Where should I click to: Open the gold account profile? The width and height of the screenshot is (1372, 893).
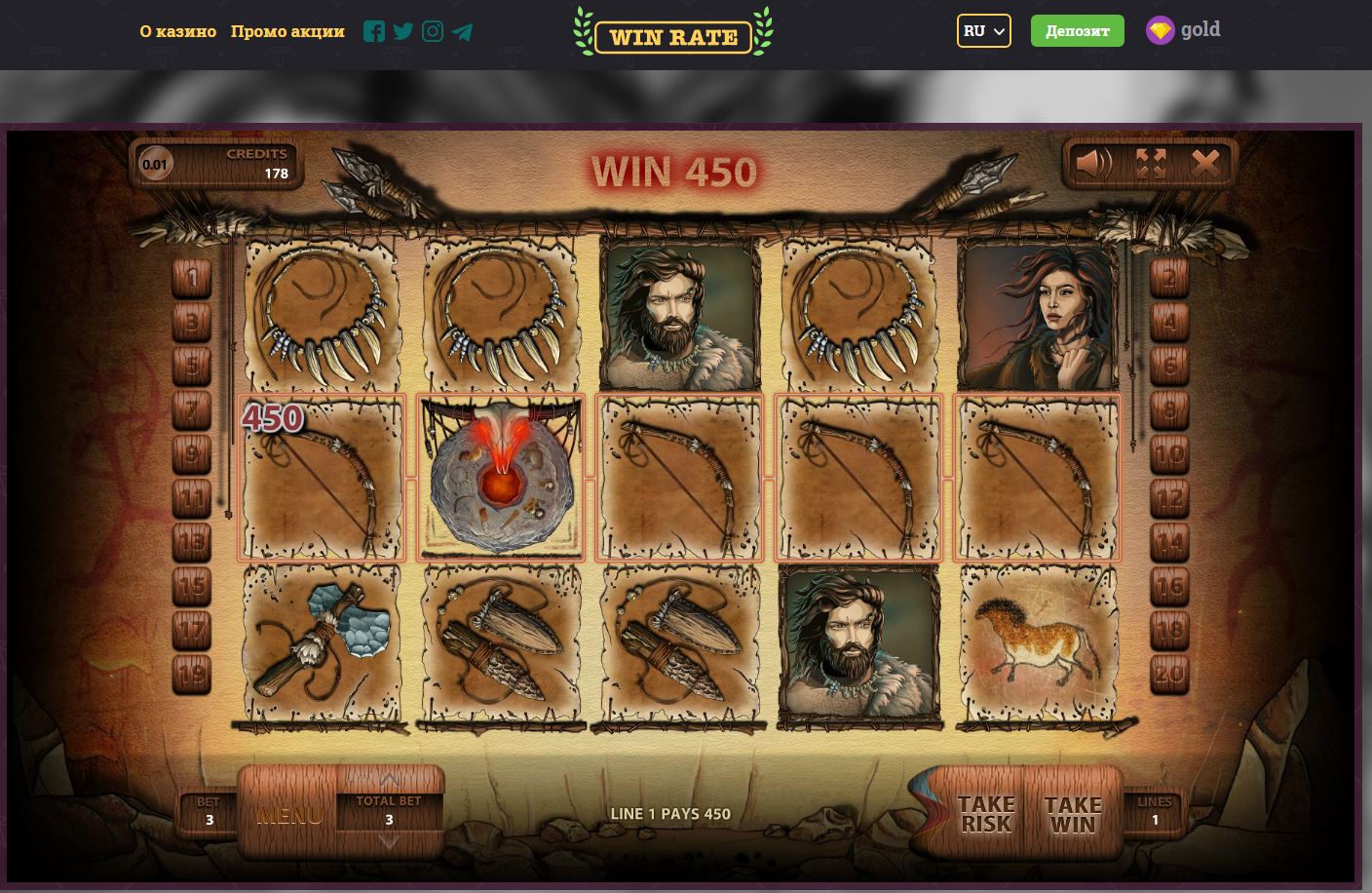[1183, 30]
